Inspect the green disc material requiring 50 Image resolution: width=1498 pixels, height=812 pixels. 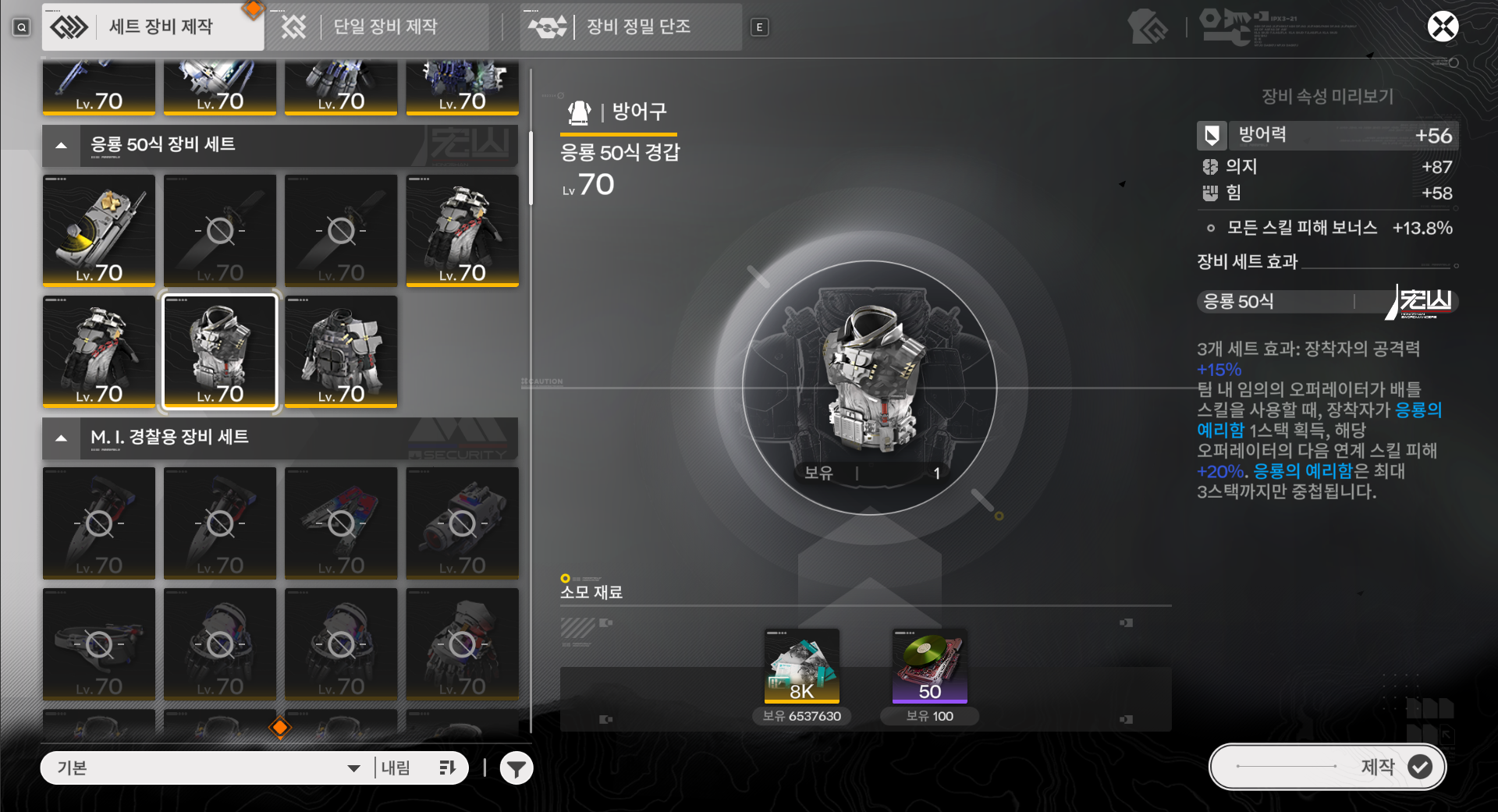(929, 665)
